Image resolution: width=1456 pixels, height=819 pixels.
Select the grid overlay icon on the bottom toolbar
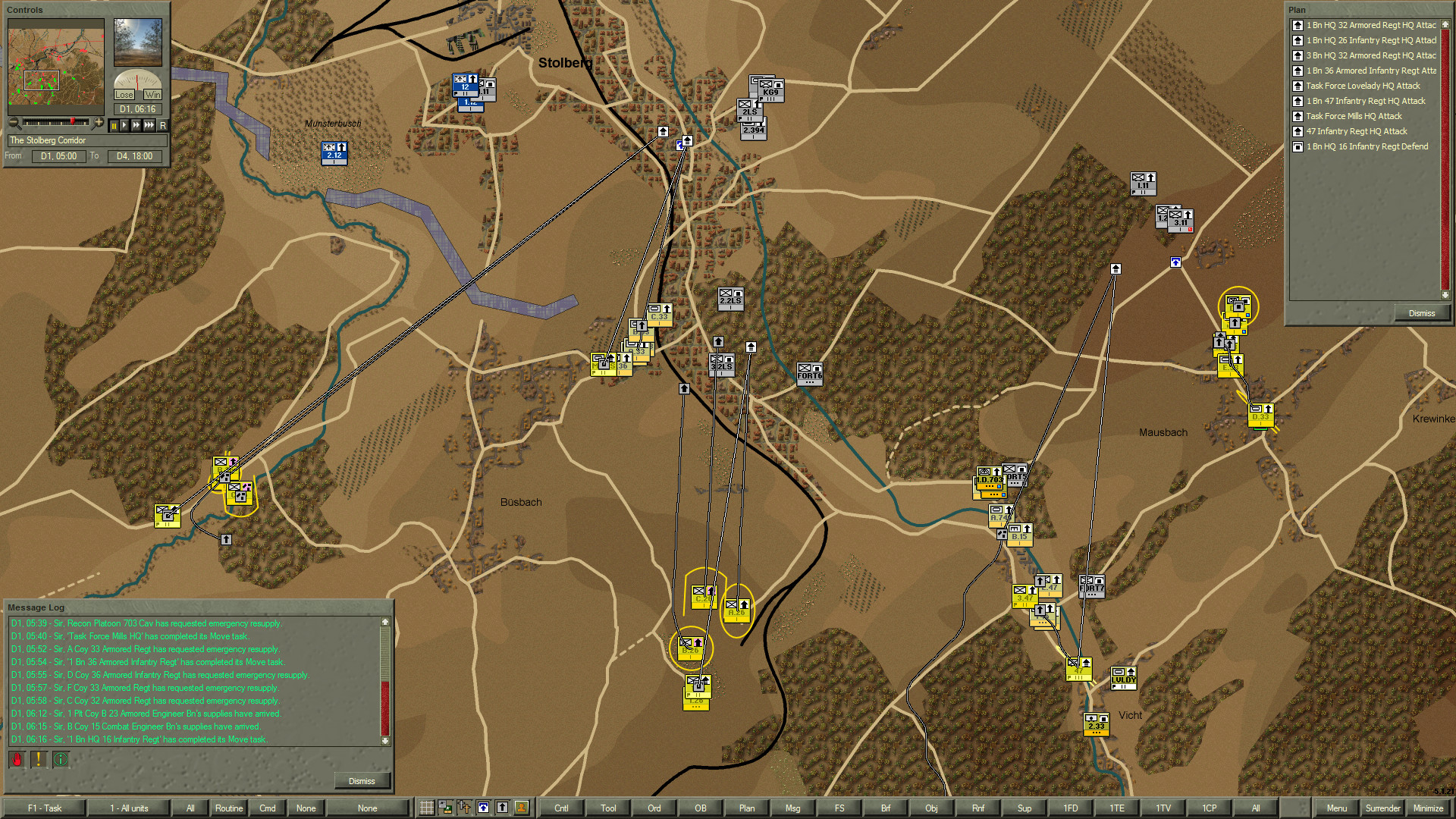427,808
